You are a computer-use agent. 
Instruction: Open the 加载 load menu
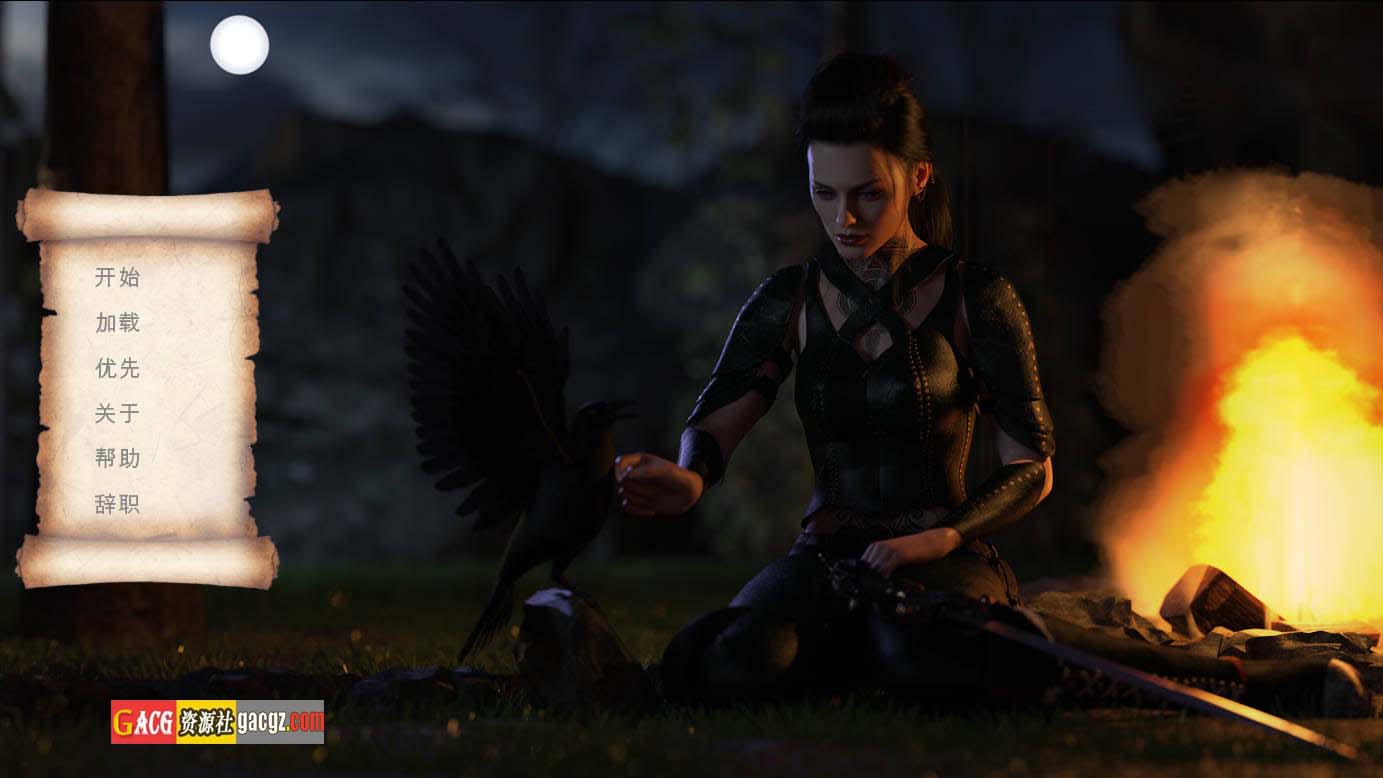(x=117, y=323)
